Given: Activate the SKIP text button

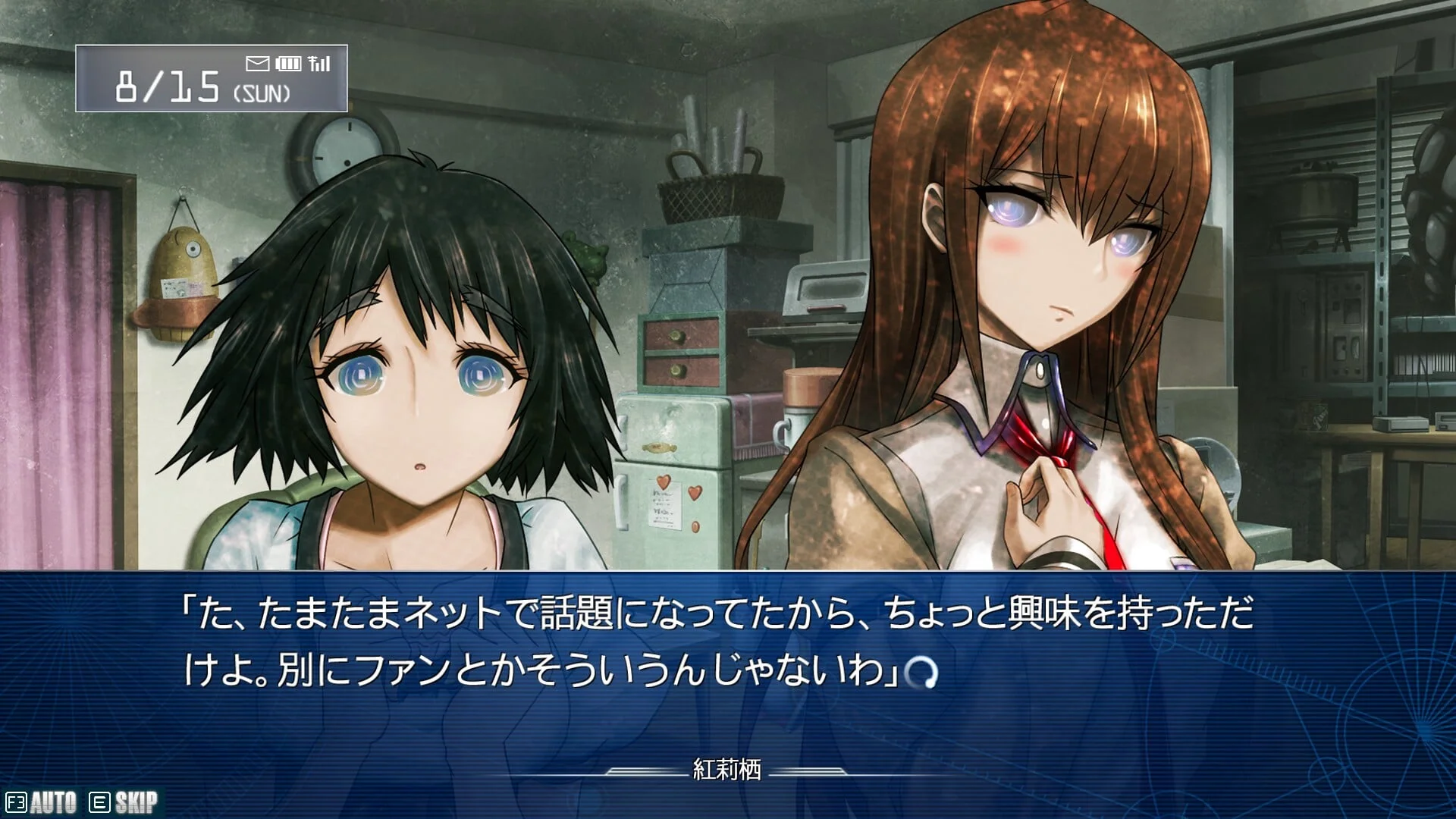Looking at the screenshot, I should 125,802.
